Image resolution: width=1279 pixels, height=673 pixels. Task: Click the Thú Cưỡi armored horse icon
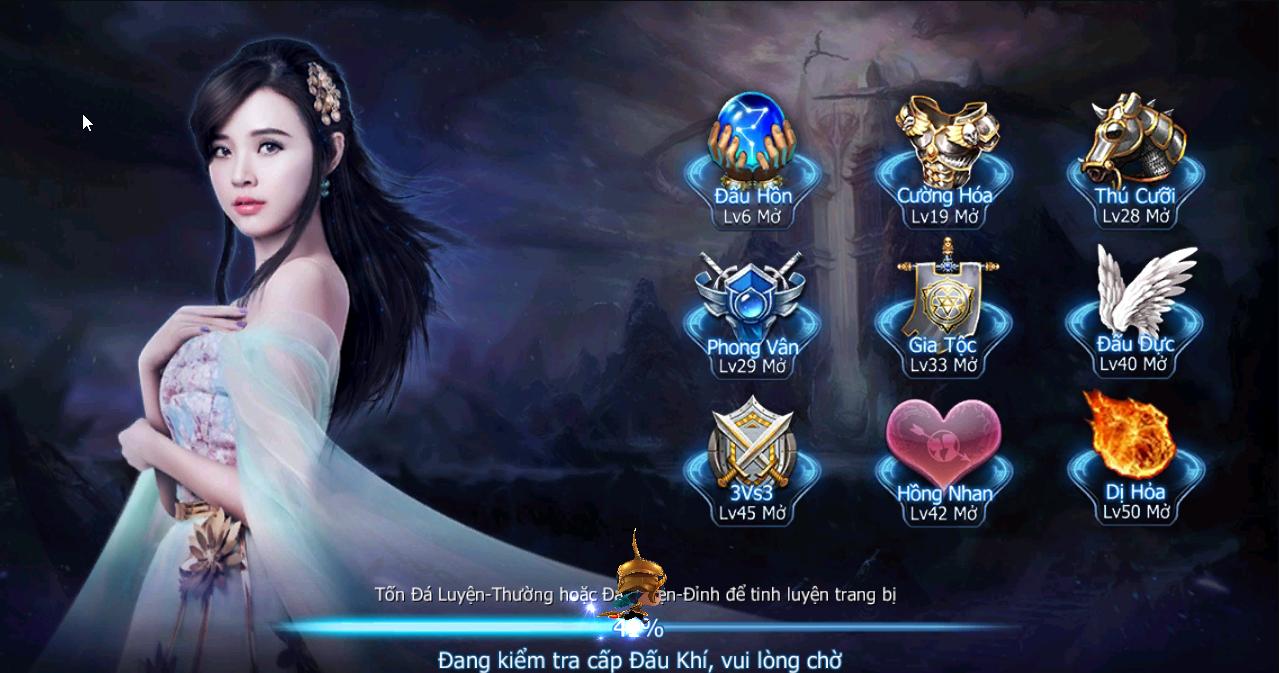[1134, 138]
